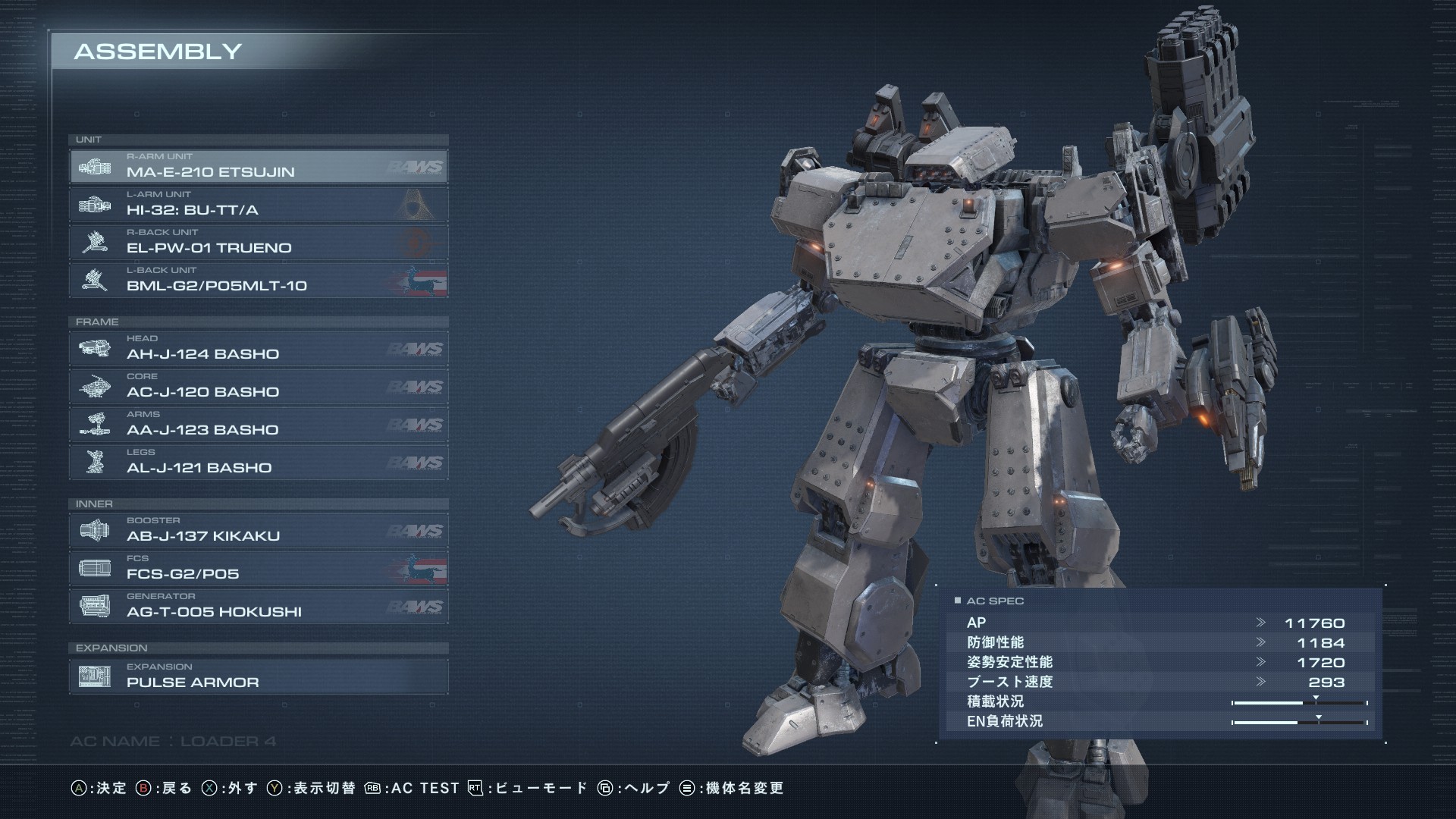Select the BML-G2/P05MLT-10 left back unit
Viewport: 1456px width, 819px height.
pos(258,281)
